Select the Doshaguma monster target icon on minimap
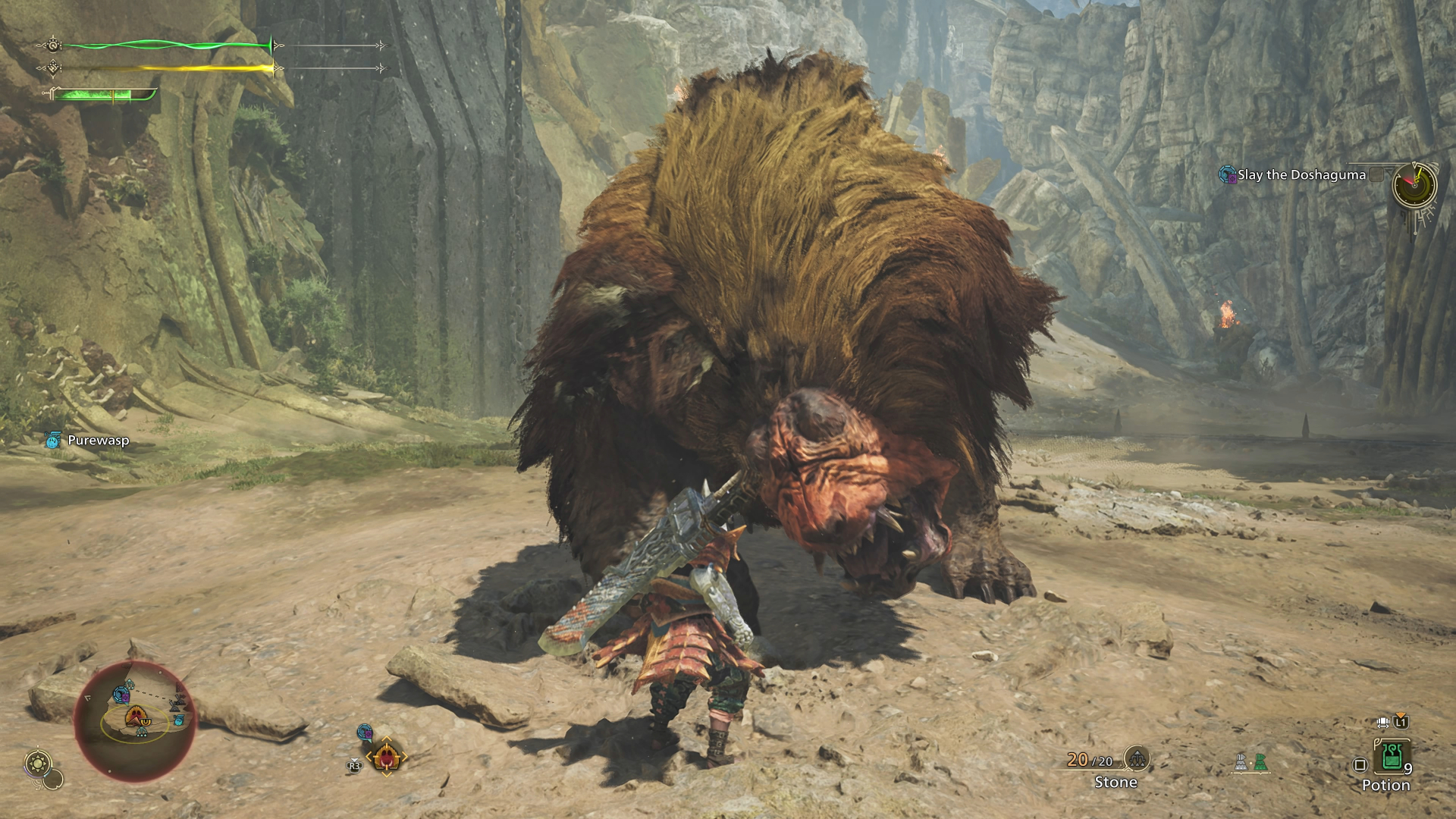The height and width of the screenshot is (819, 1456). pyautogui.click(x=135, y=714)
